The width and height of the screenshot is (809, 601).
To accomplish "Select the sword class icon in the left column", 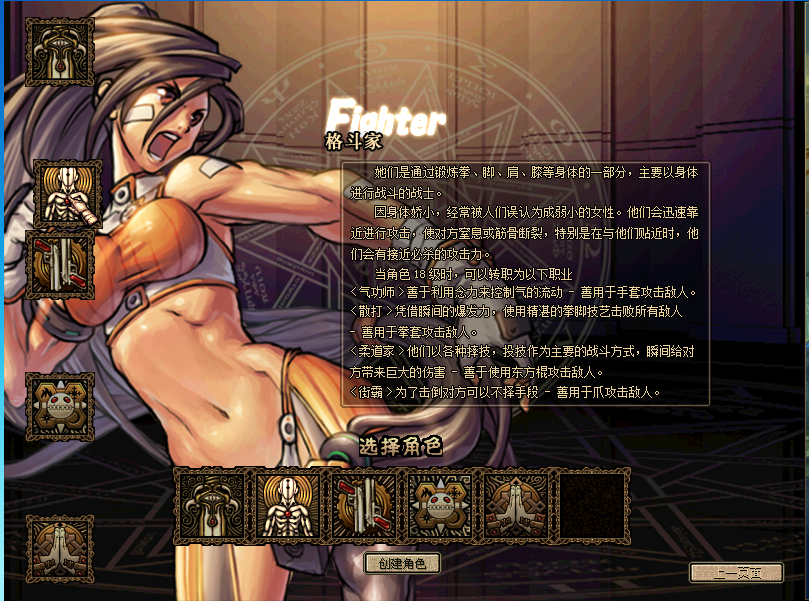I will click(x=60, y=52).
